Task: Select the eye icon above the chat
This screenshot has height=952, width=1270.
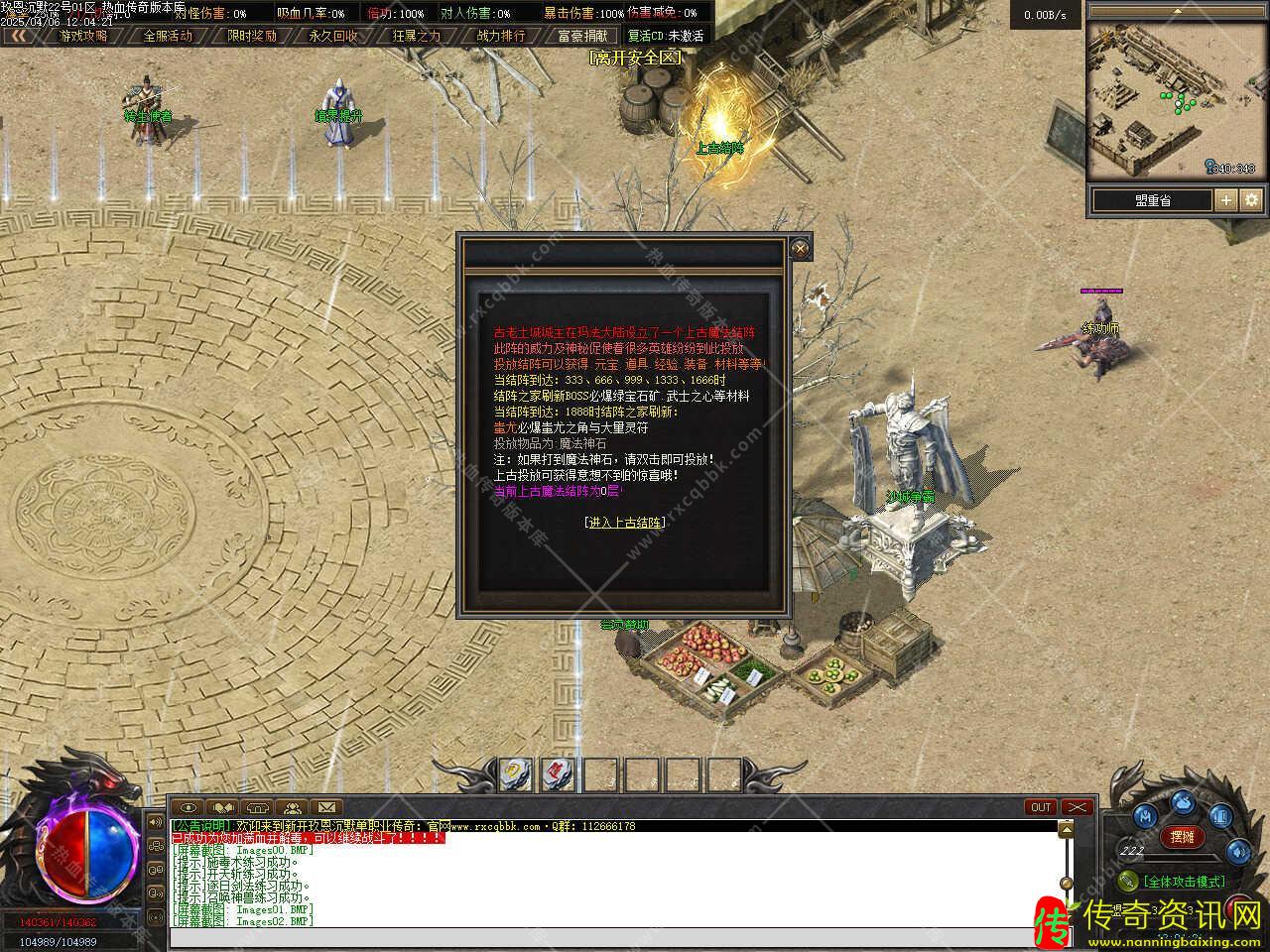Action: [189, 807]
